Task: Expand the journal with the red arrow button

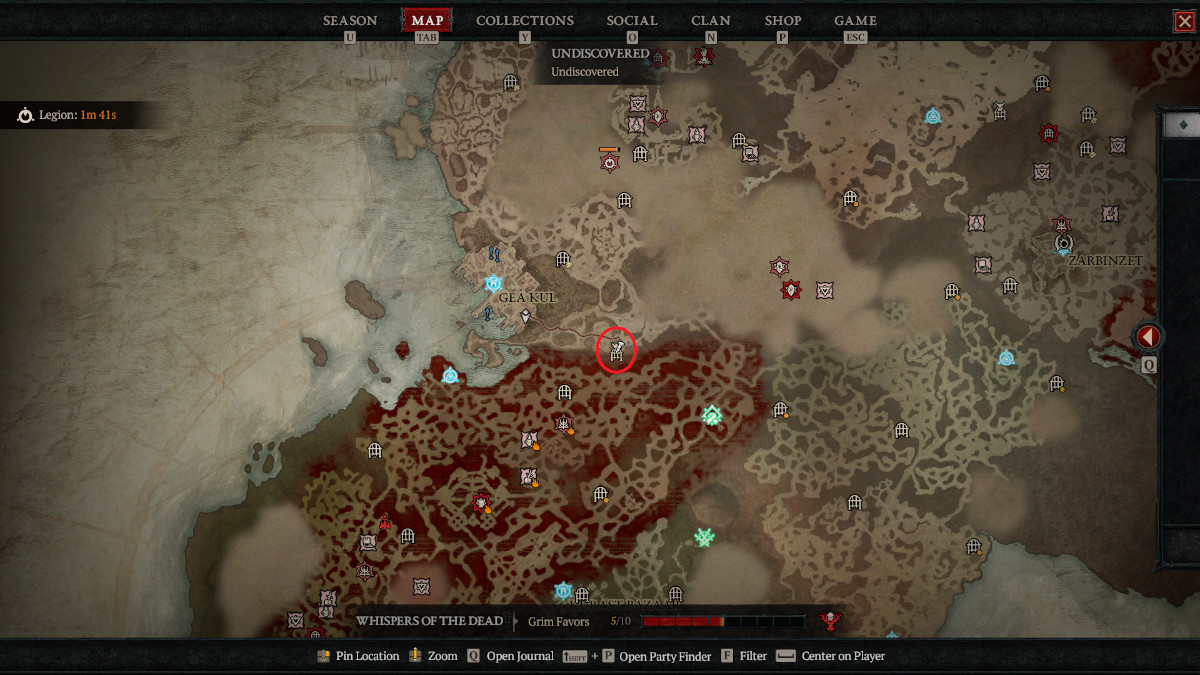Action: 1148,337
